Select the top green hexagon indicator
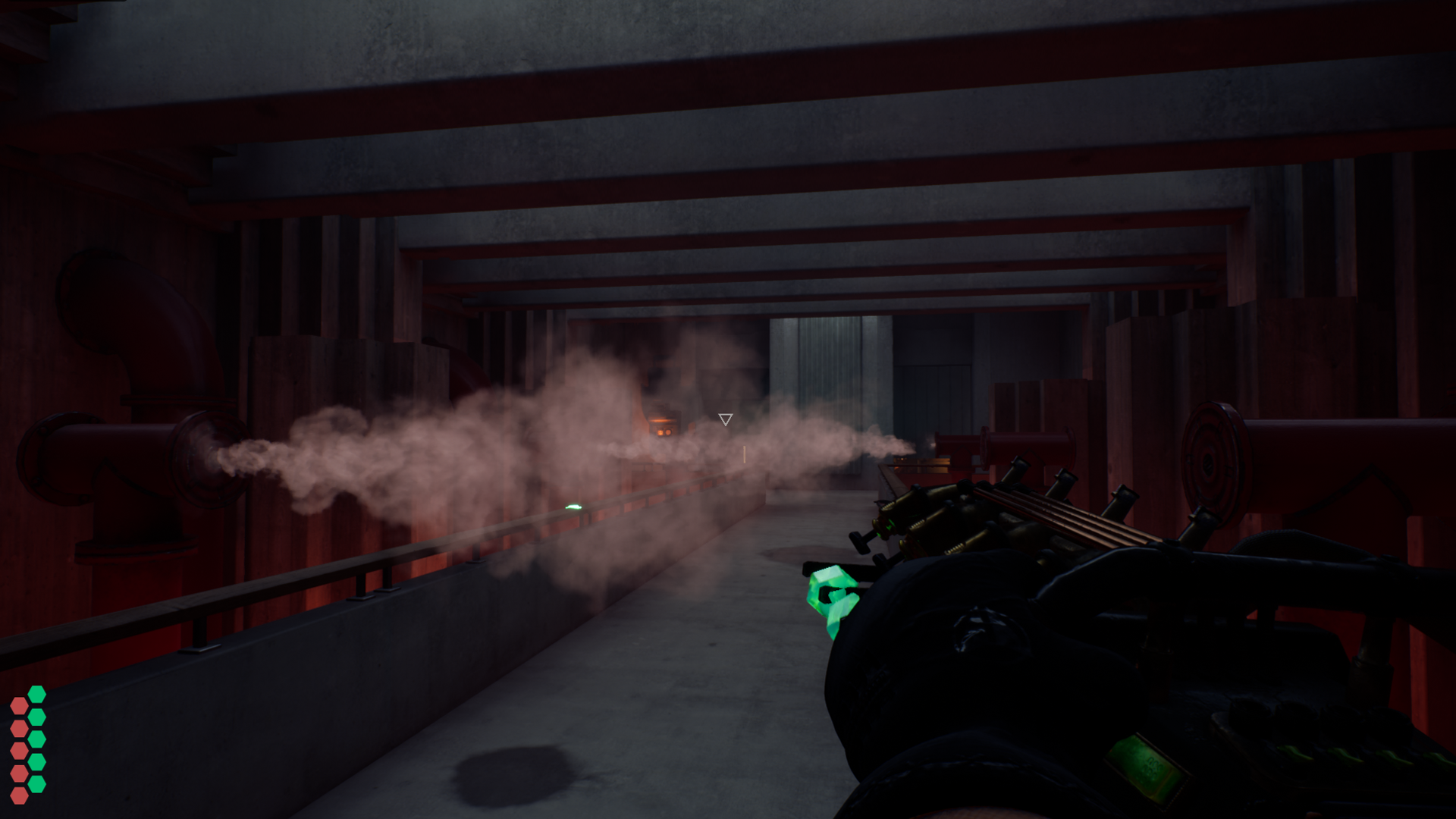Viewport: 1456px width, 819px height. click(x=36, y=694)
